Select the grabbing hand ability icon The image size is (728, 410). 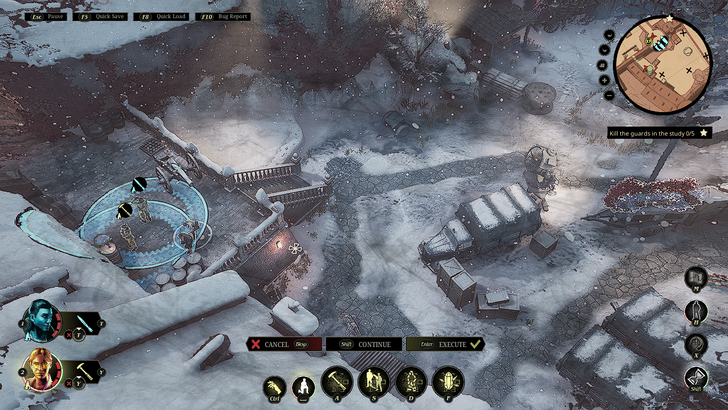click(274, 387)
